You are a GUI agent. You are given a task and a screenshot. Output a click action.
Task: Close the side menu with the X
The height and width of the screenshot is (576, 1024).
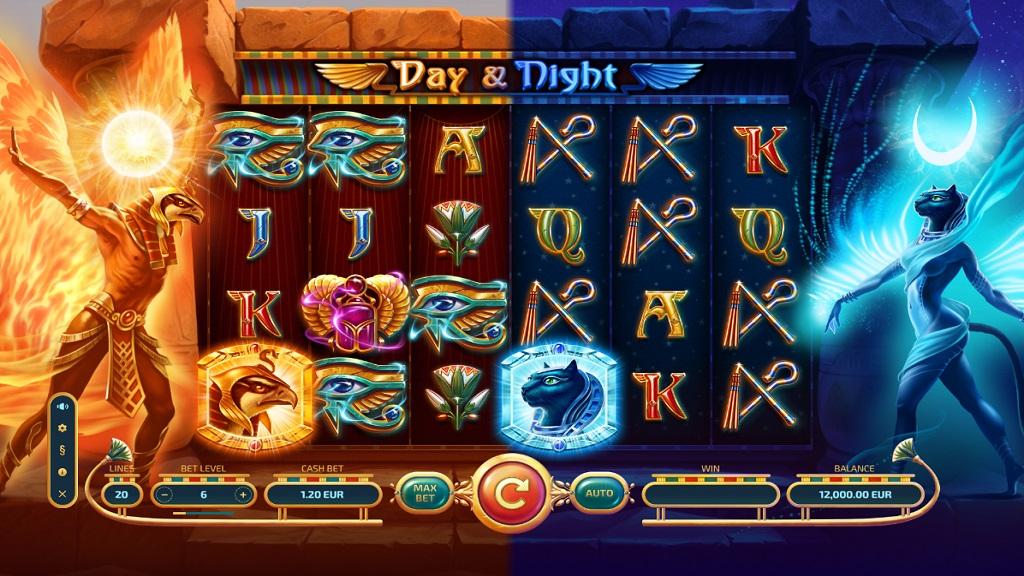[x=62, y=494]
